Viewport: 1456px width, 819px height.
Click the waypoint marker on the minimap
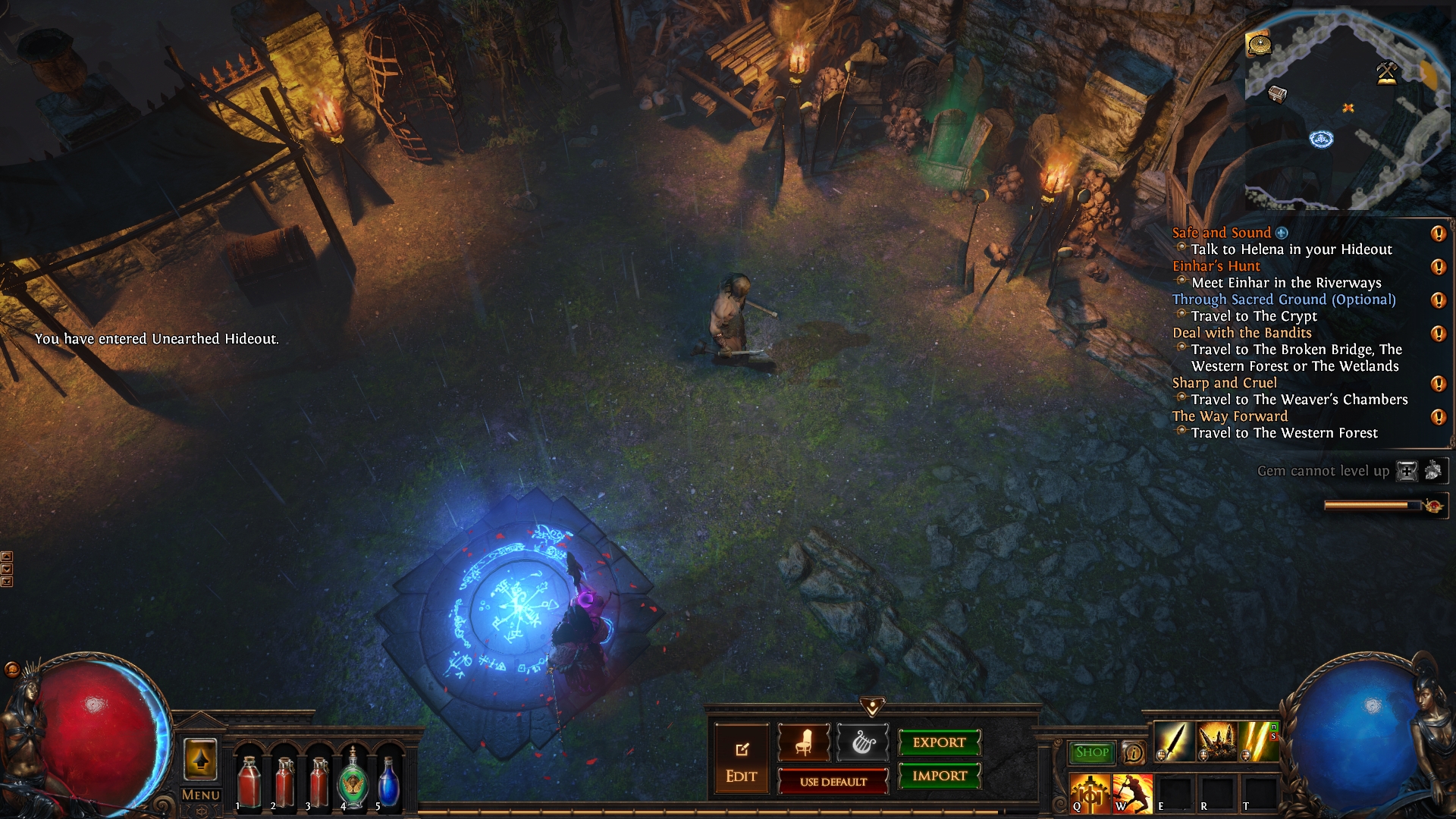[1321, 140]
